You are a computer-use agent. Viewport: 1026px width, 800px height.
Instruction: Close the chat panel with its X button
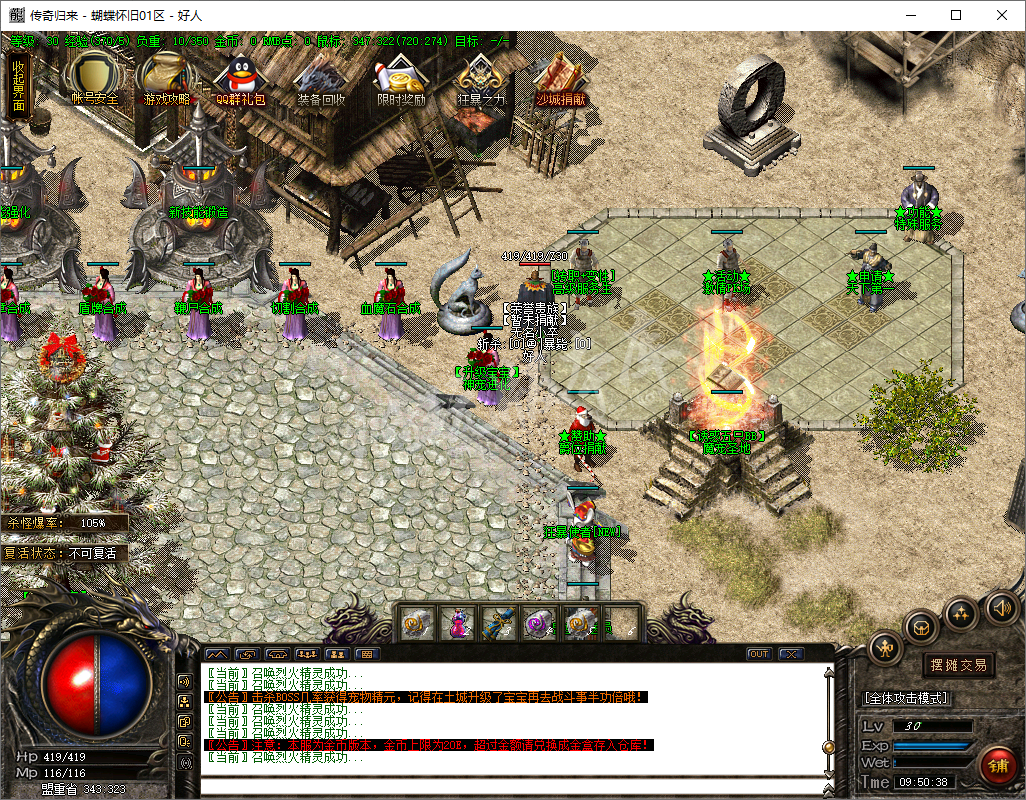pos(791,654)
